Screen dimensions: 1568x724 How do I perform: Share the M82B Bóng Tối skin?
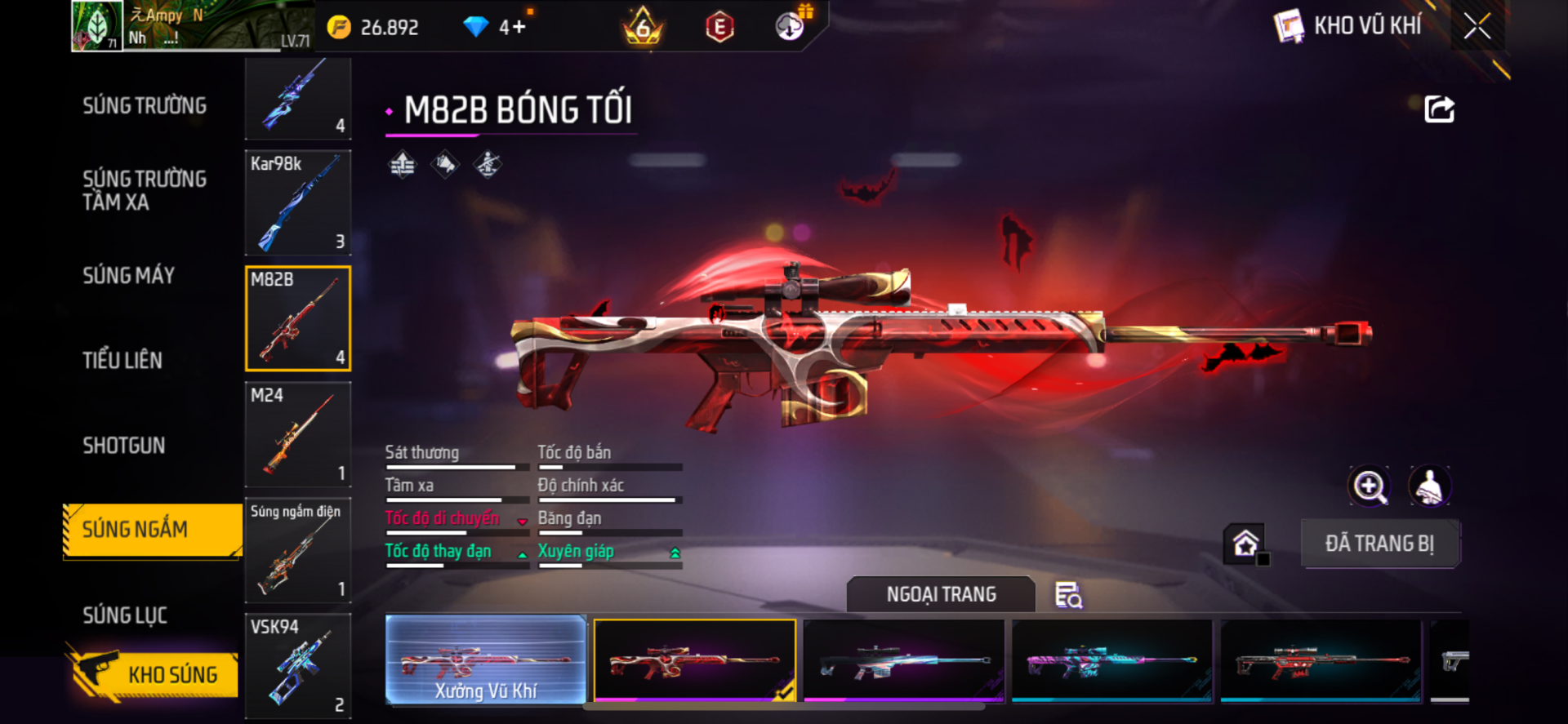pyautogui.click(x=1439, y=109)
